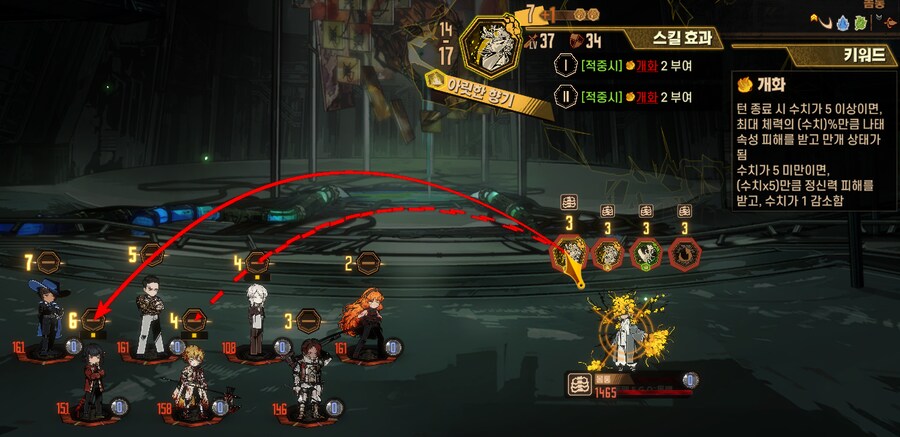Click the green leaf icon at top right
The width and height of the screenshot is (900, 437).
[x=862, y=24]
